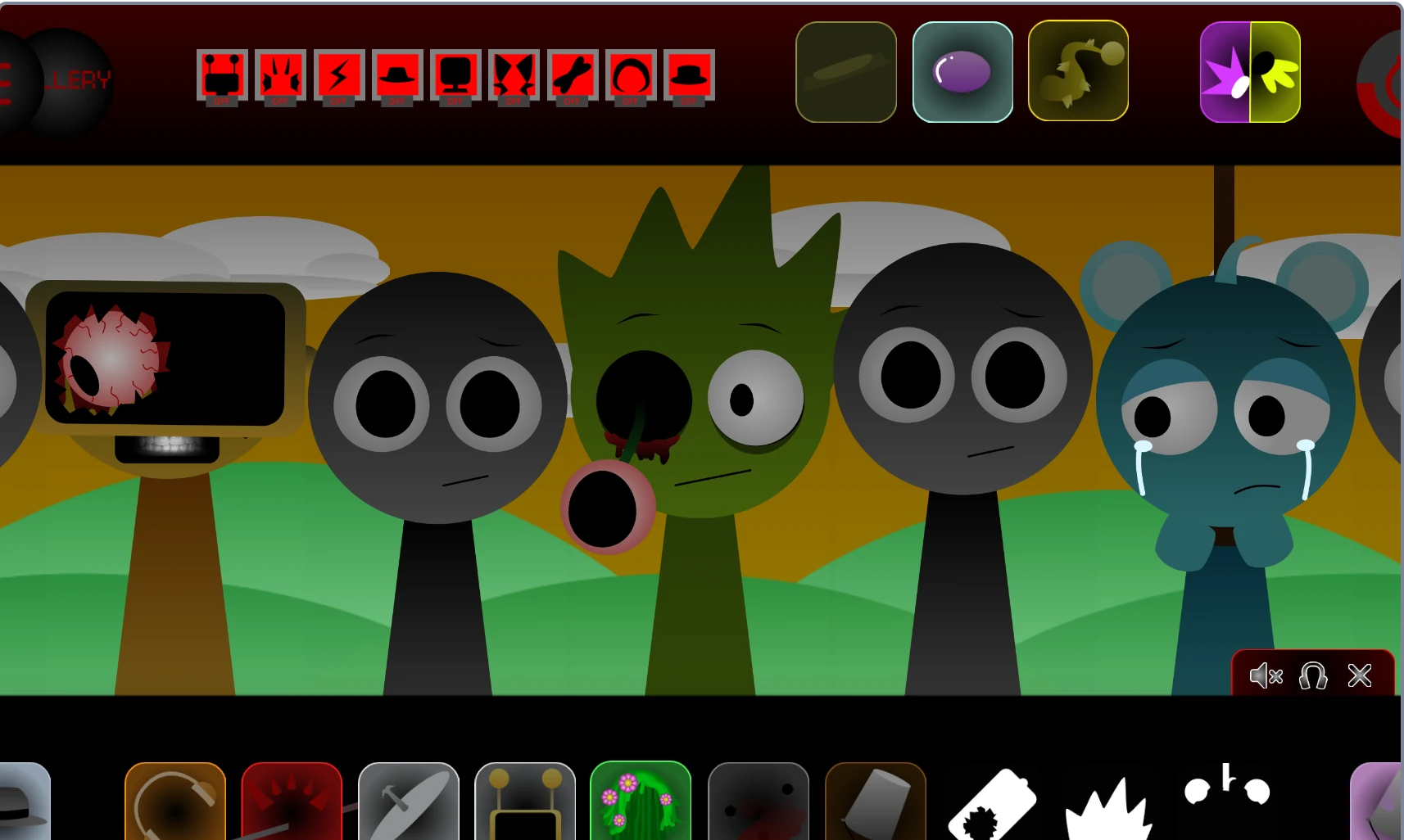The image size is (1404, 840).
Task: Select the golden squirrel bonus icon
Action: pyautogui.click(x=1078, y=71)
